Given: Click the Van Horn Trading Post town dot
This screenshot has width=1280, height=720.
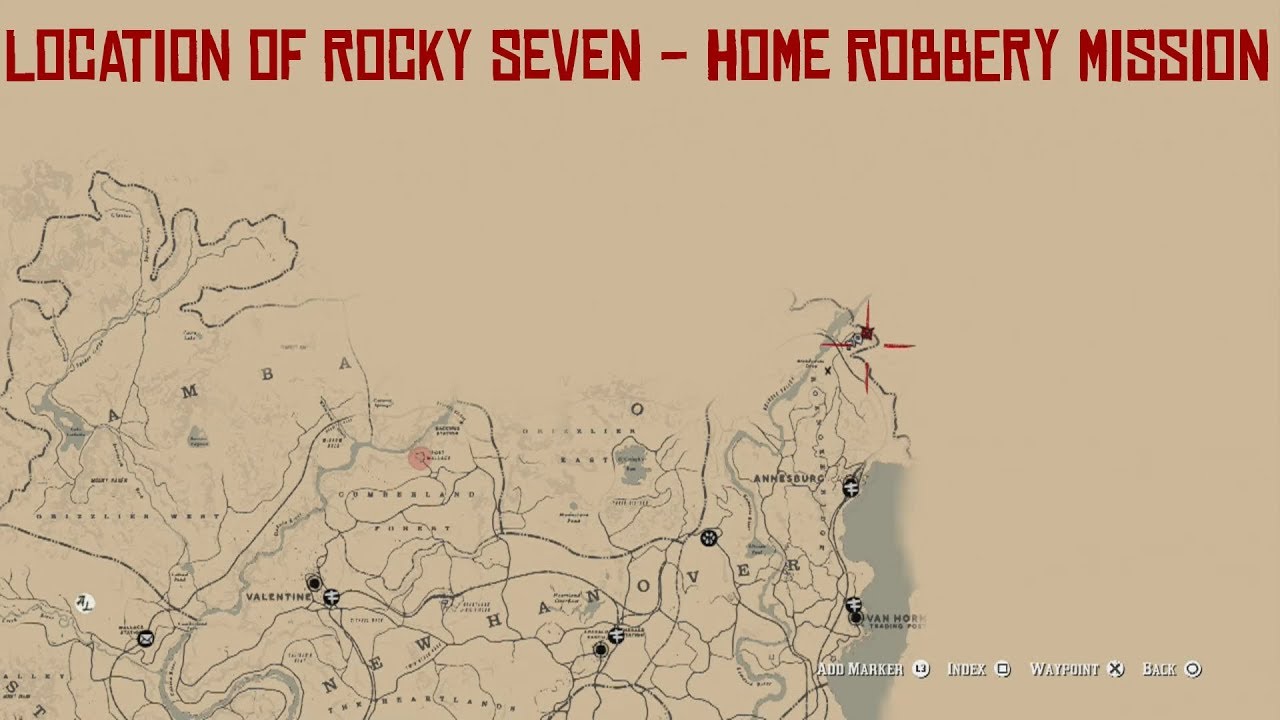Looking at the screenshot, I should [855, 618].
